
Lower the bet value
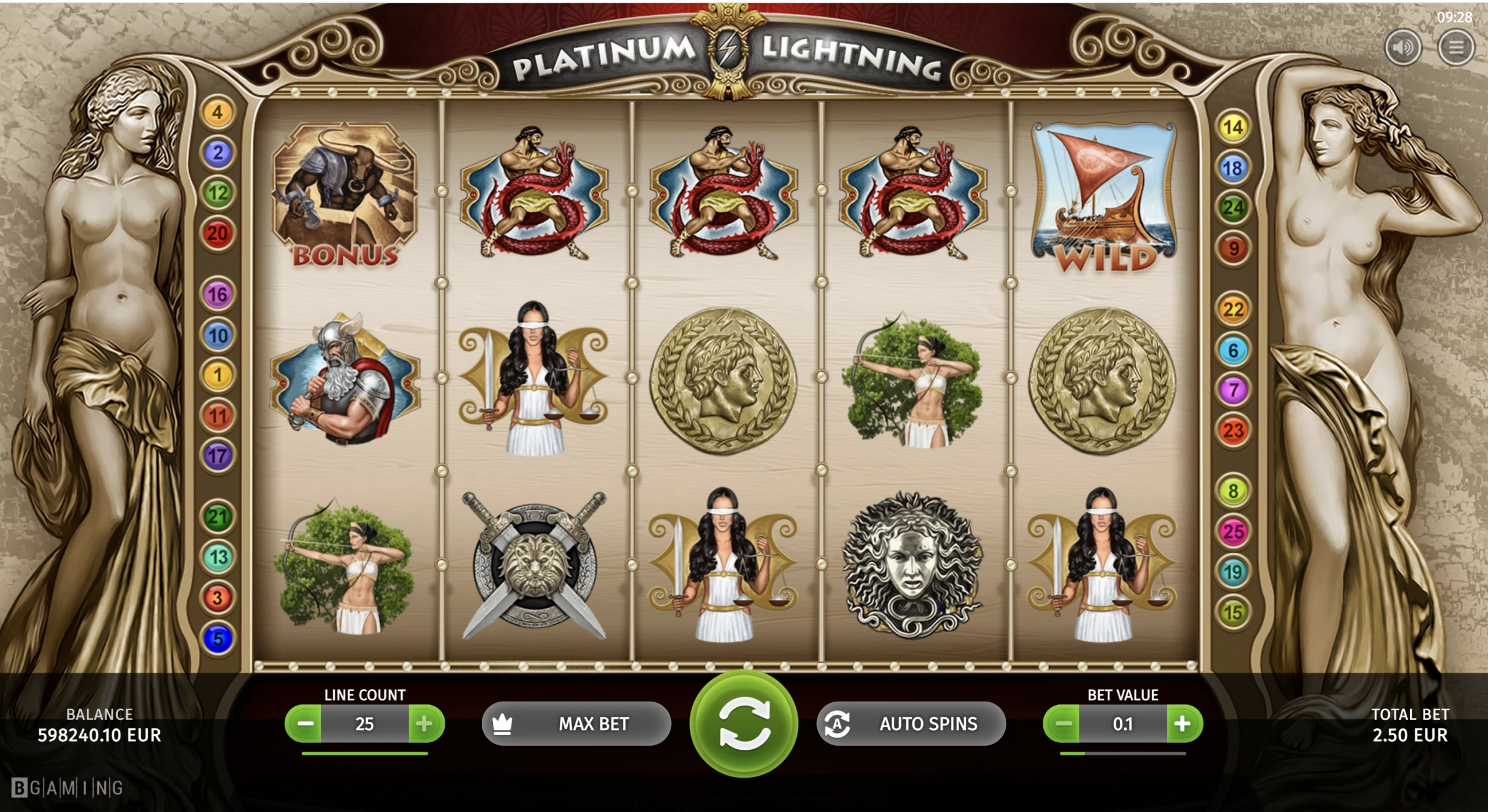point(1063,724)
